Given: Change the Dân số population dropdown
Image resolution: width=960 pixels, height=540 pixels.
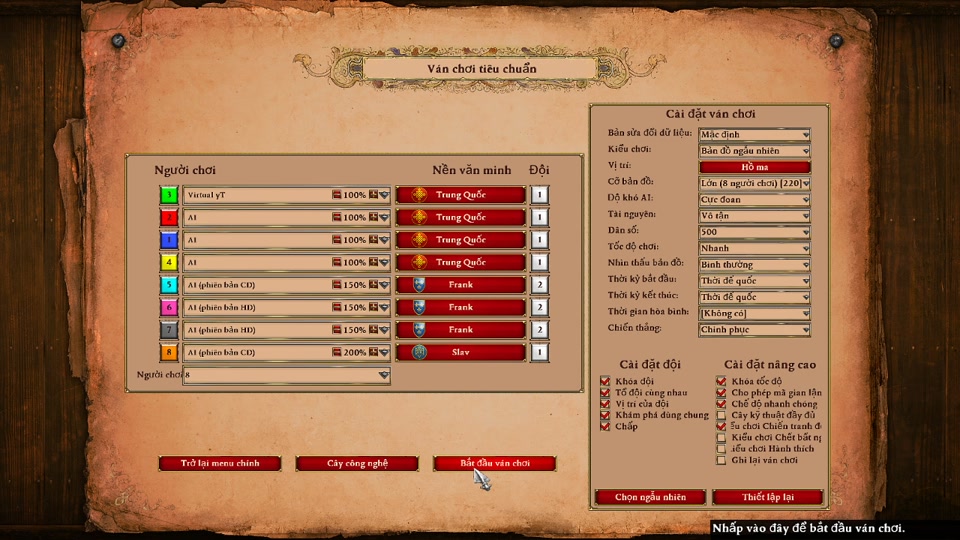Looking at the screenshot, I should [x=754, y=232].
